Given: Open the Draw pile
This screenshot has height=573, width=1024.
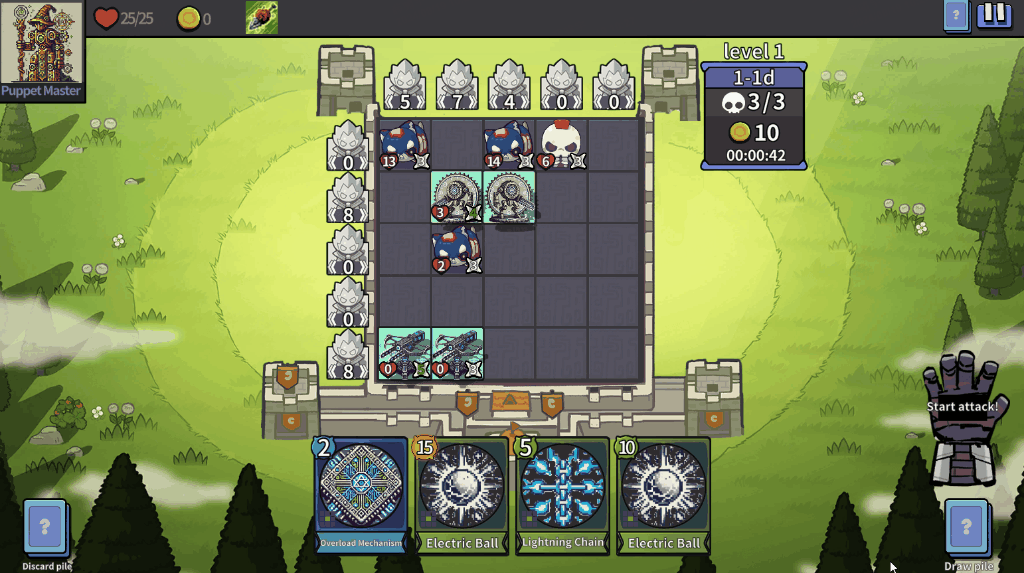Looking at the screenshot, I should [x=966, y=526].
